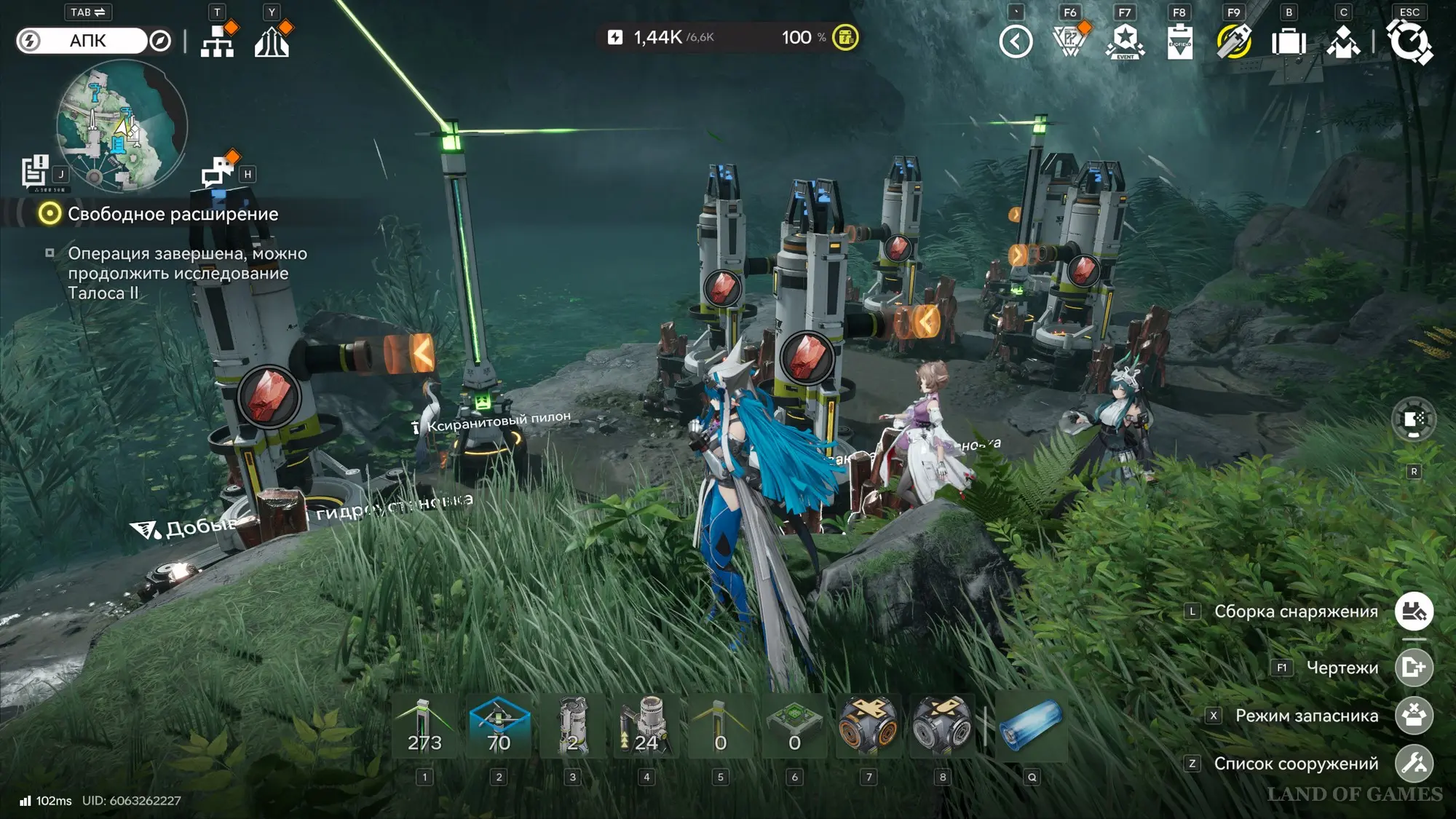Select hotbar slot with 273 pylons
The image size is (1456, 819).
[x=424, y=726]
